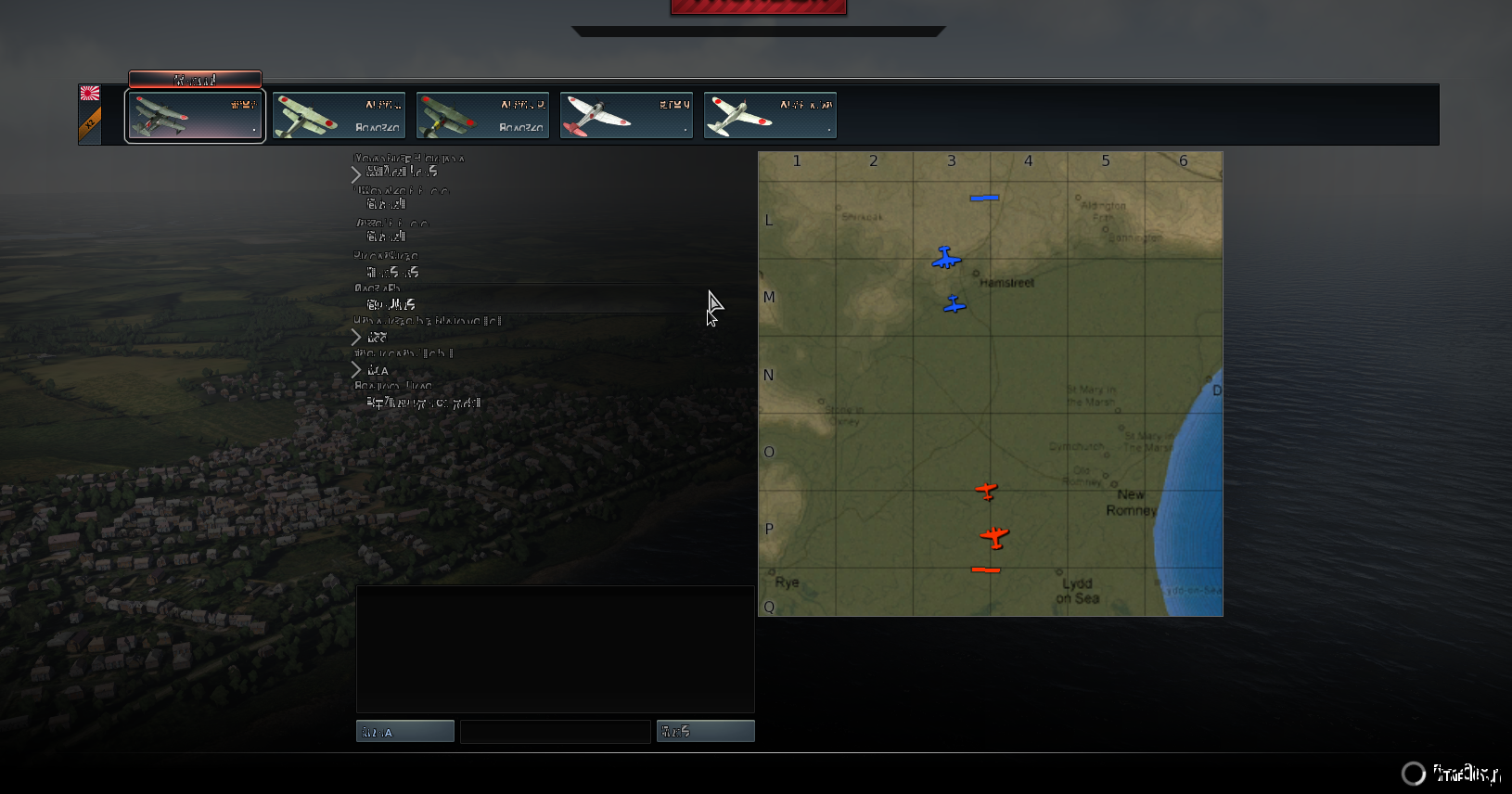This screenshot has height=794, width=1512.
Task: Click the circular logo in the corner
Action: point(1413,774)
